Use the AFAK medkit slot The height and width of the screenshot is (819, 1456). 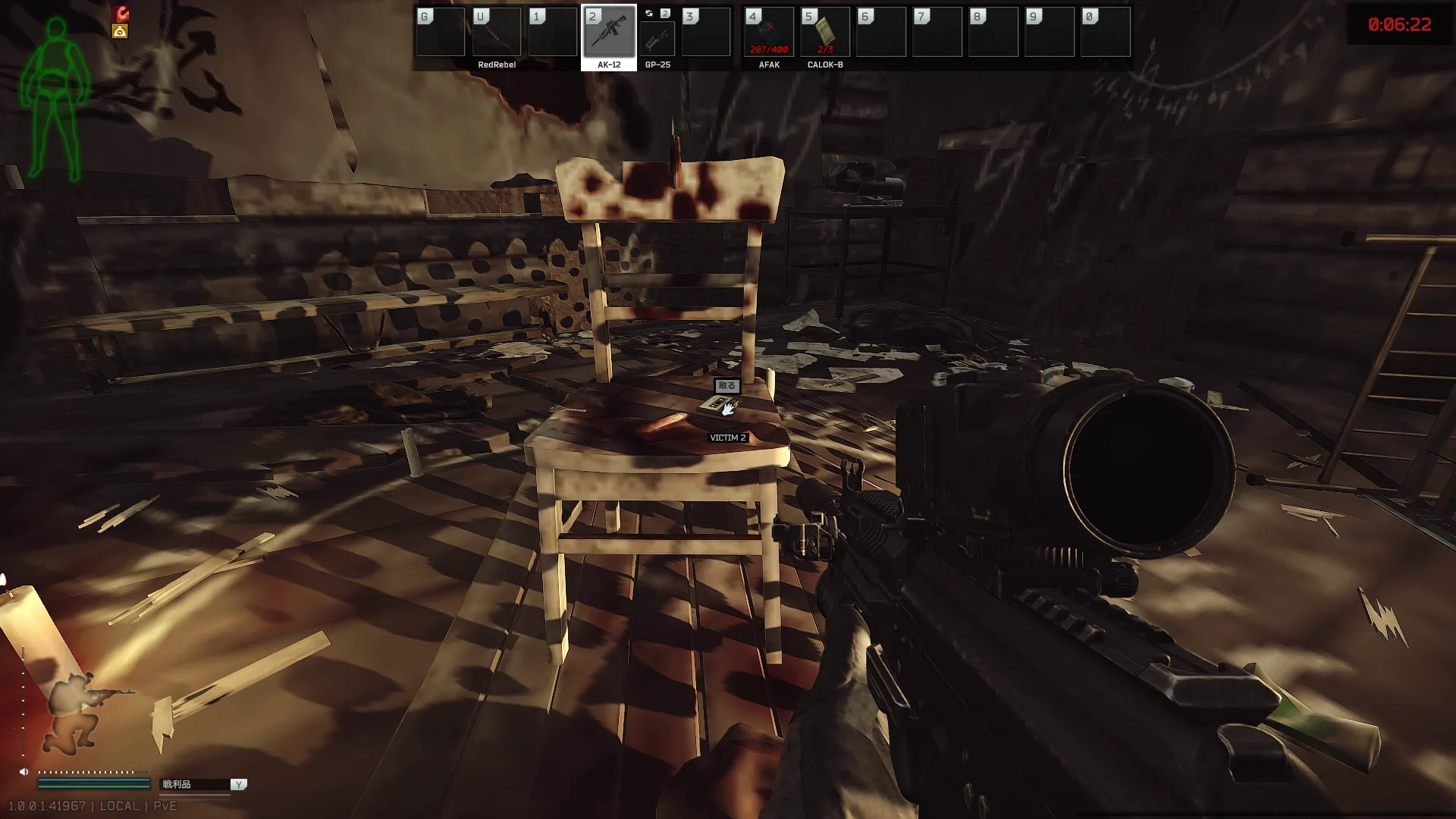pos(769,33)
